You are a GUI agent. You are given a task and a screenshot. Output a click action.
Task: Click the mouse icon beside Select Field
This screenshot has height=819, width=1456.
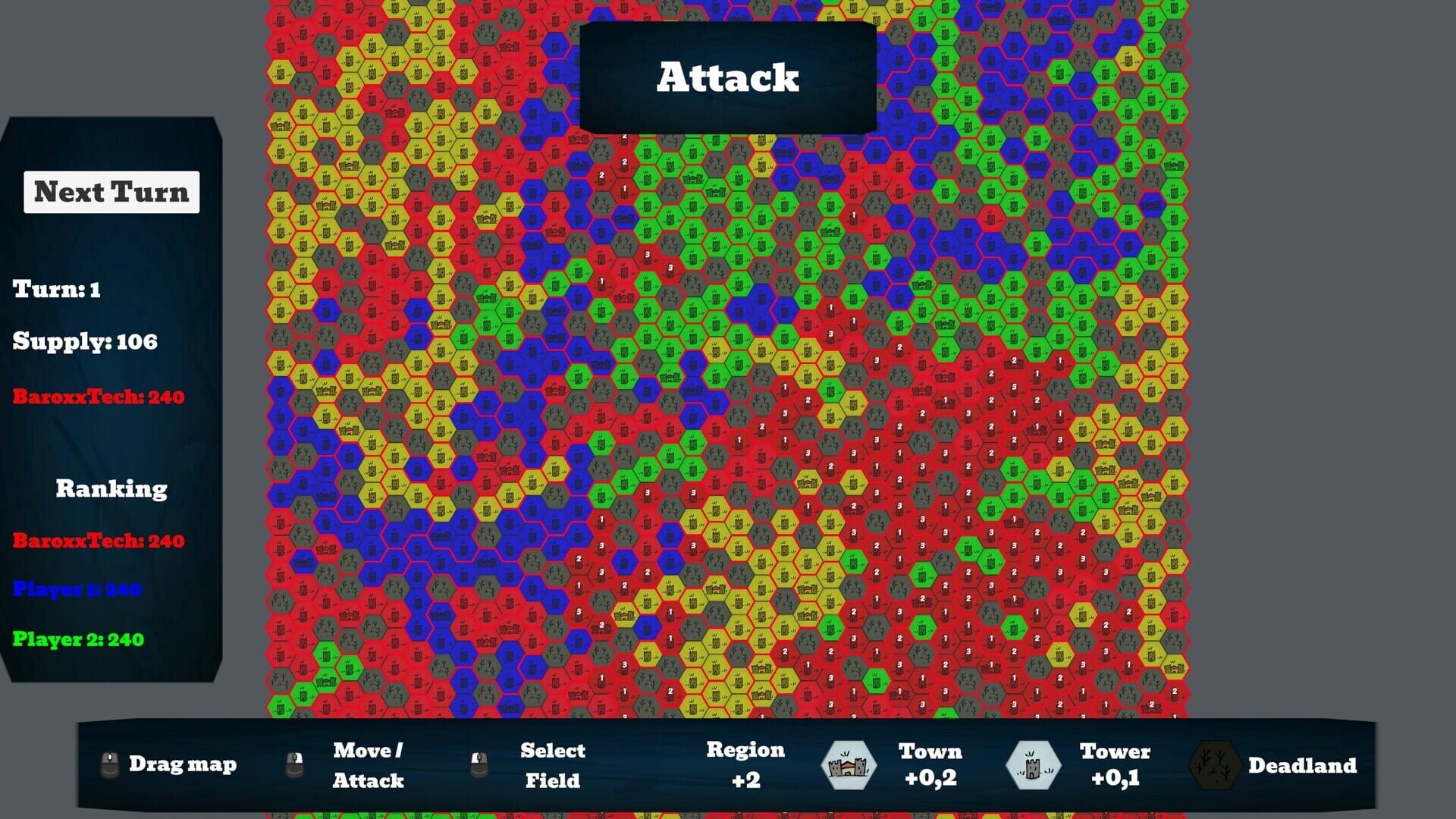point(481,764)
